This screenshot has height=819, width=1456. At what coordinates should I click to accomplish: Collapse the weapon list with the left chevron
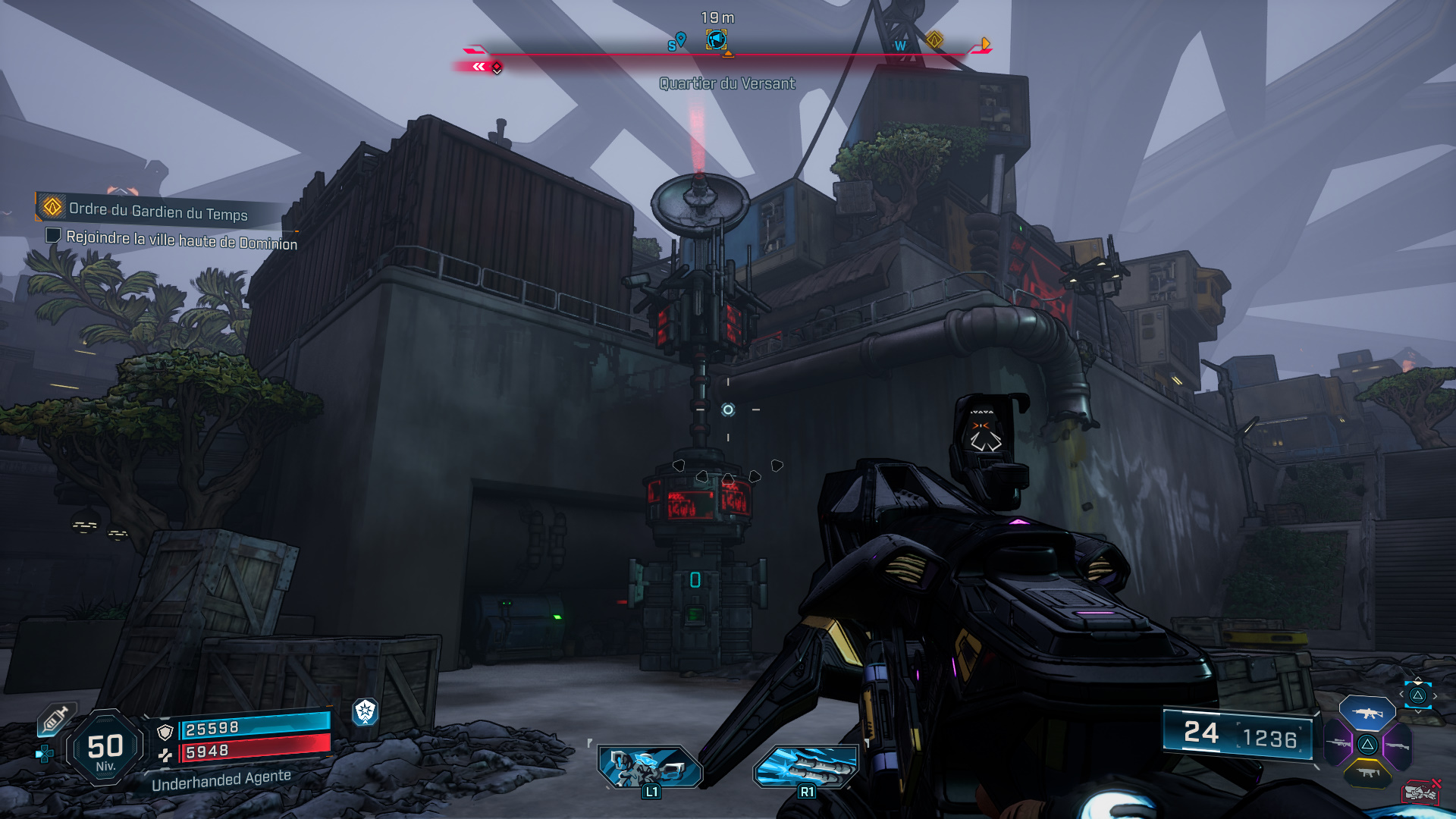click(1401, 694)
